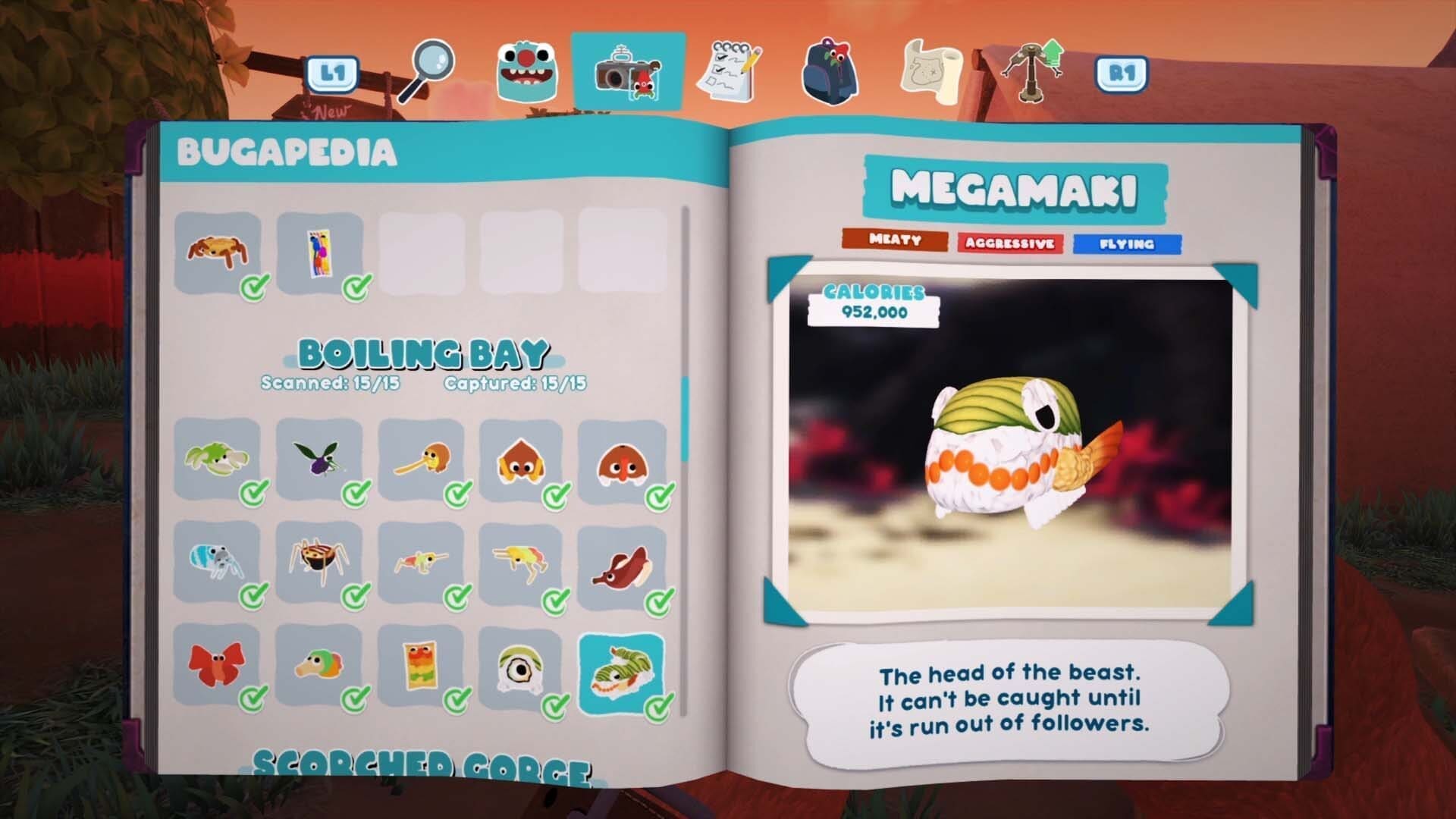The width and height of the screenshot is (1456, 819).
Task: Select the colorful popsicle strip entry
Action: 318,253
